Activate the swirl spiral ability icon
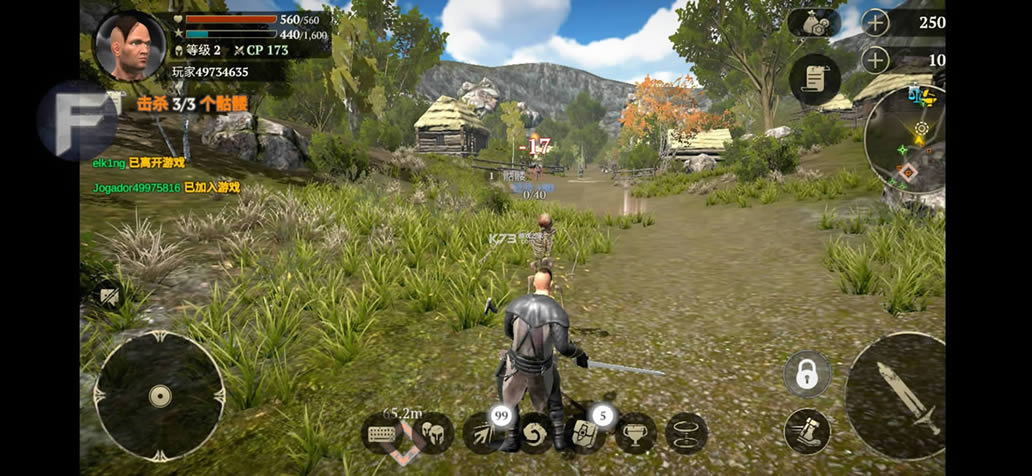The image size is (1032, 476). (x=534, y=434)
